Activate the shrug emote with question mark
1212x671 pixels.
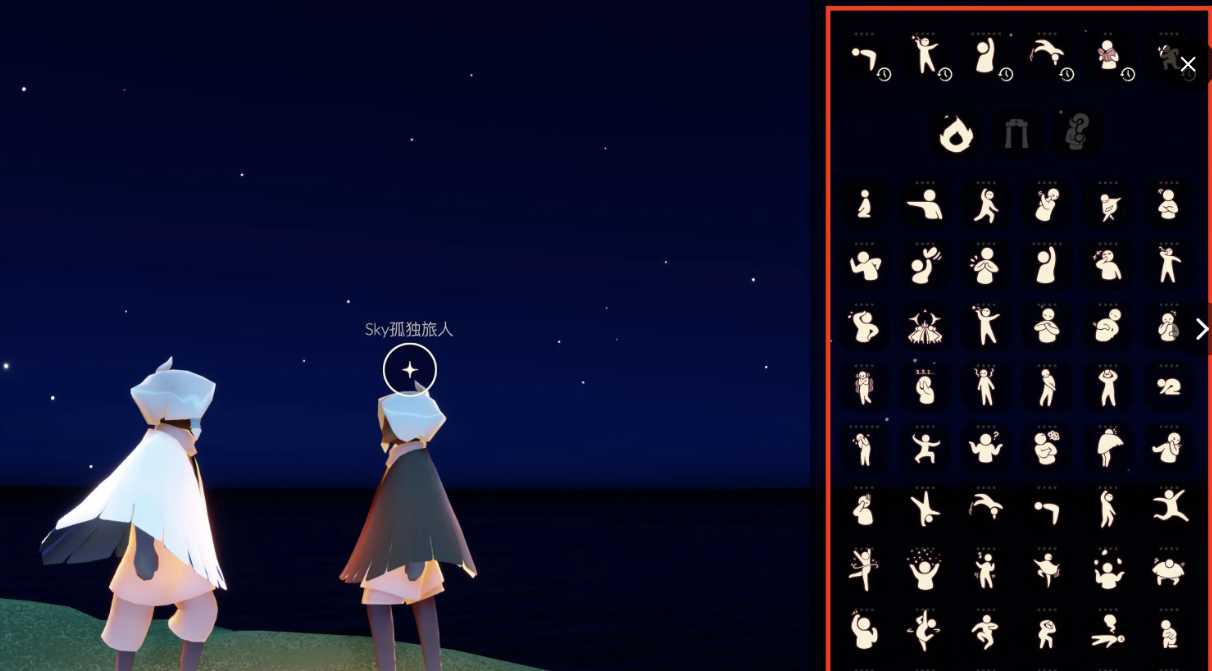pos(986,447)
